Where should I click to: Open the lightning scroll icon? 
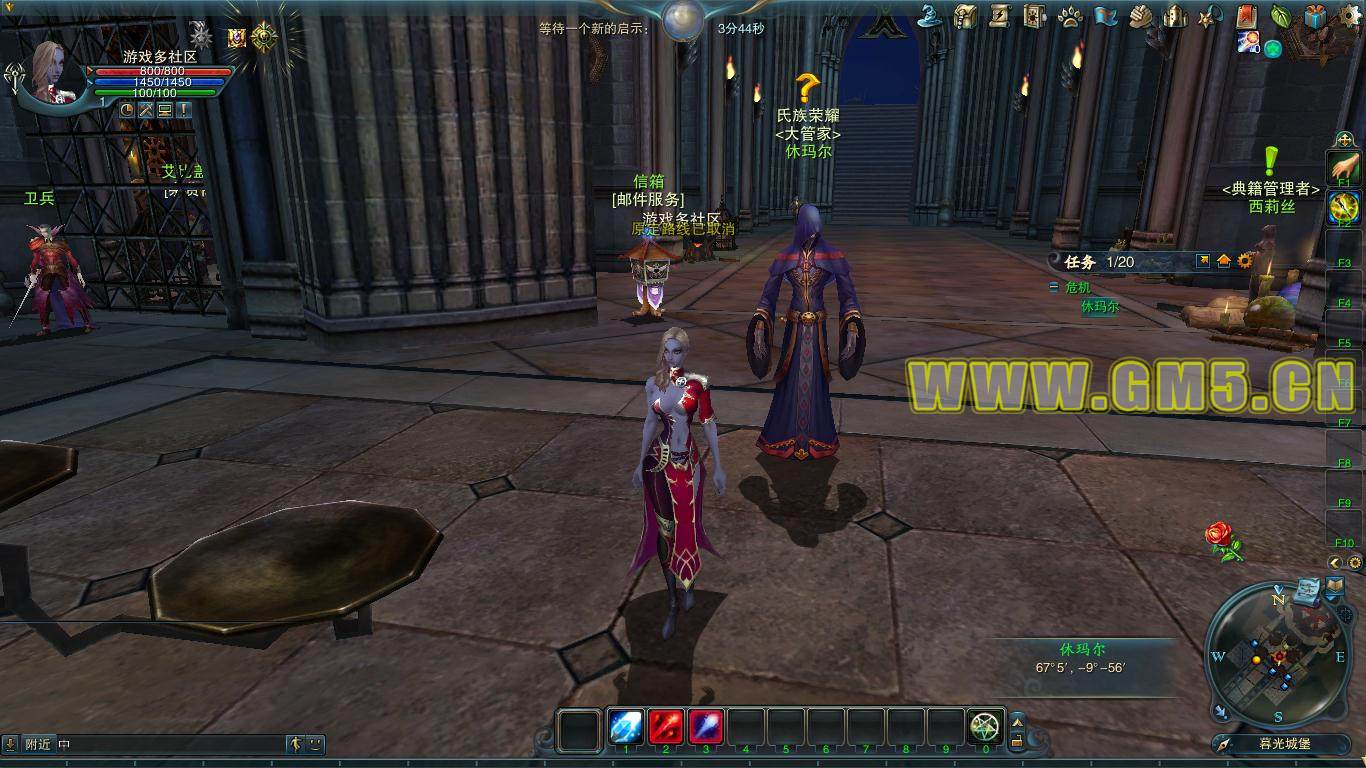tap(999, 16)
